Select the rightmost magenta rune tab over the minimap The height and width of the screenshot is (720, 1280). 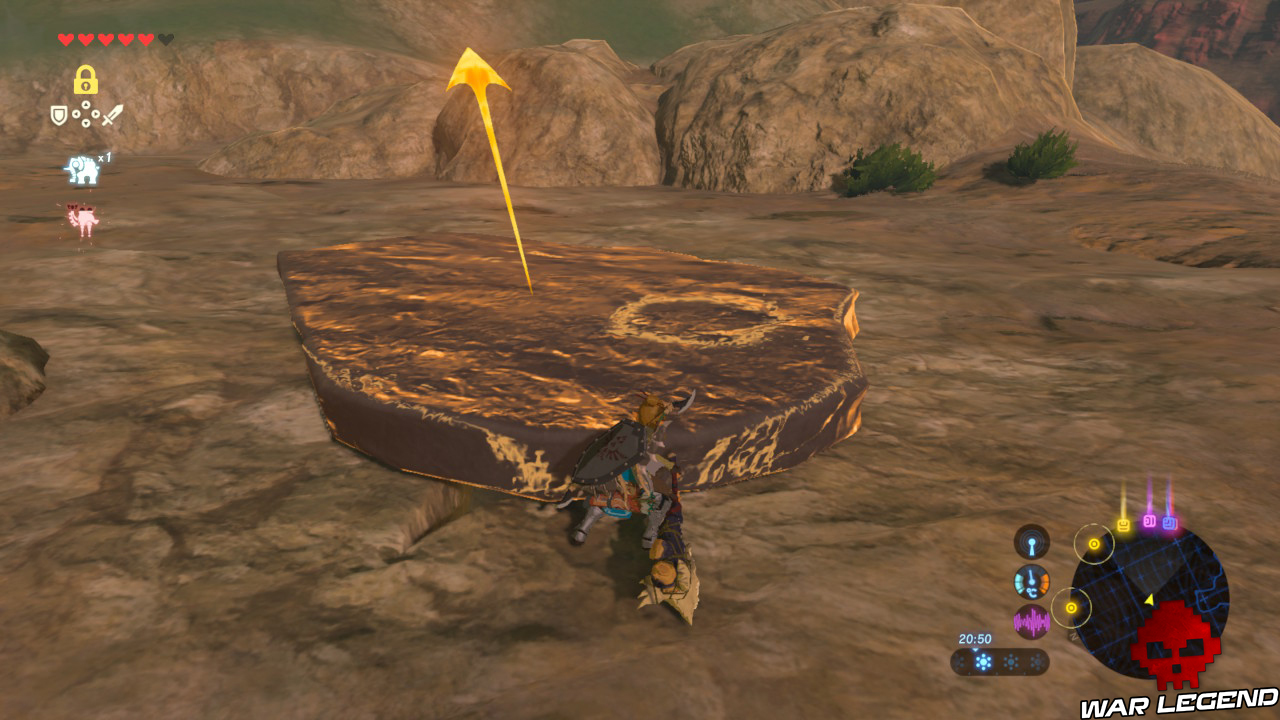coord(1170,521)
